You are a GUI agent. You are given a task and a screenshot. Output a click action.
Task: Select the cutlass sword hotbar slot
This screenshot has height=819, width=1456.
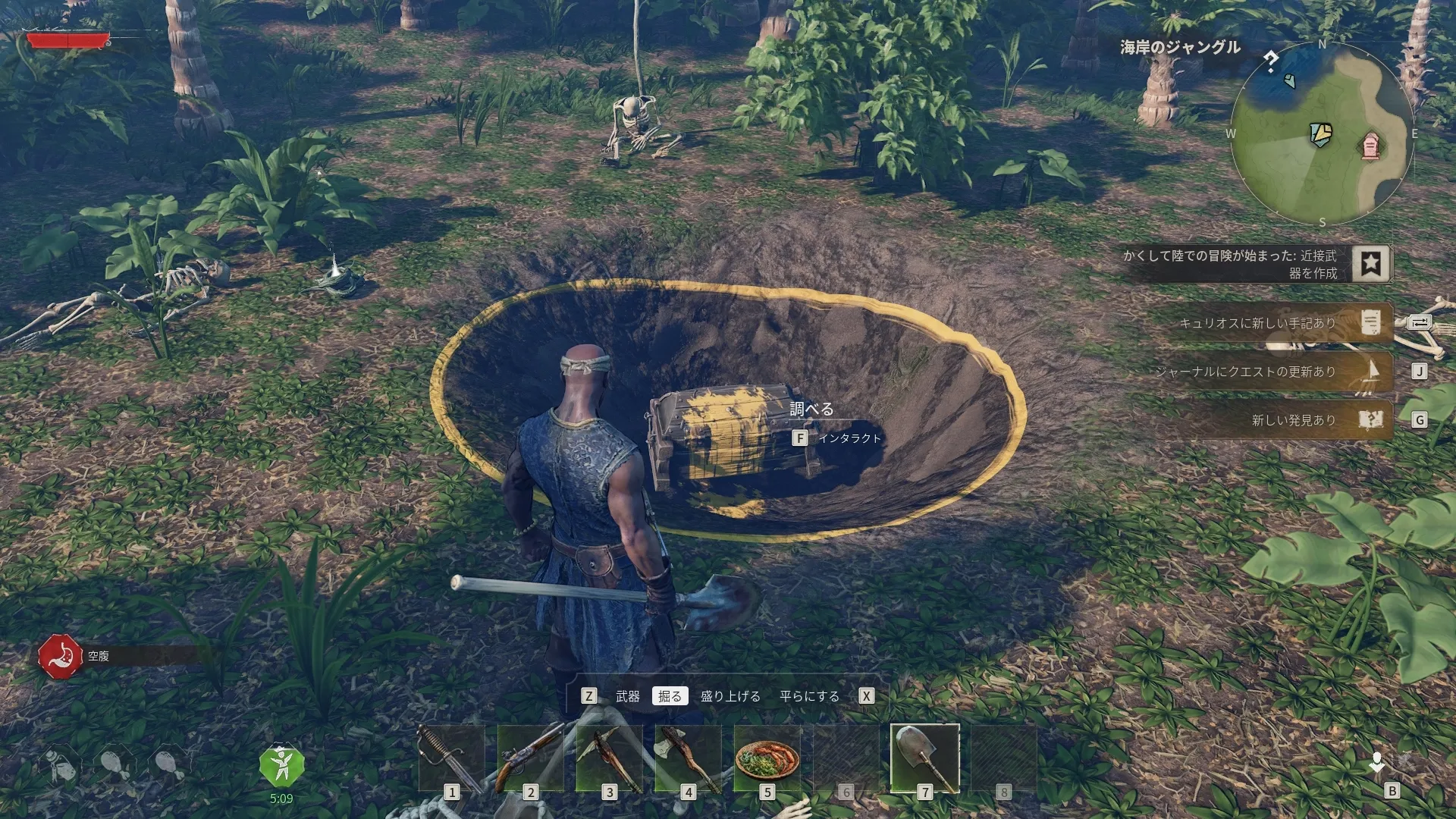(451, 758)
